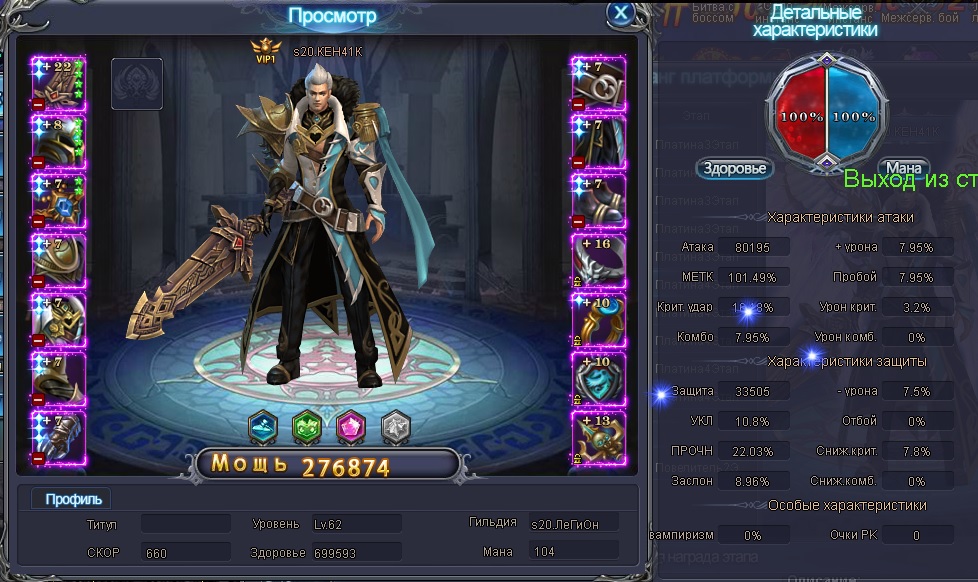Image resolution: width=978 pixels, height=582 pixels.
Task: Close the Просмотр character window
Action: pyautogui.click(x=620, y=14)
